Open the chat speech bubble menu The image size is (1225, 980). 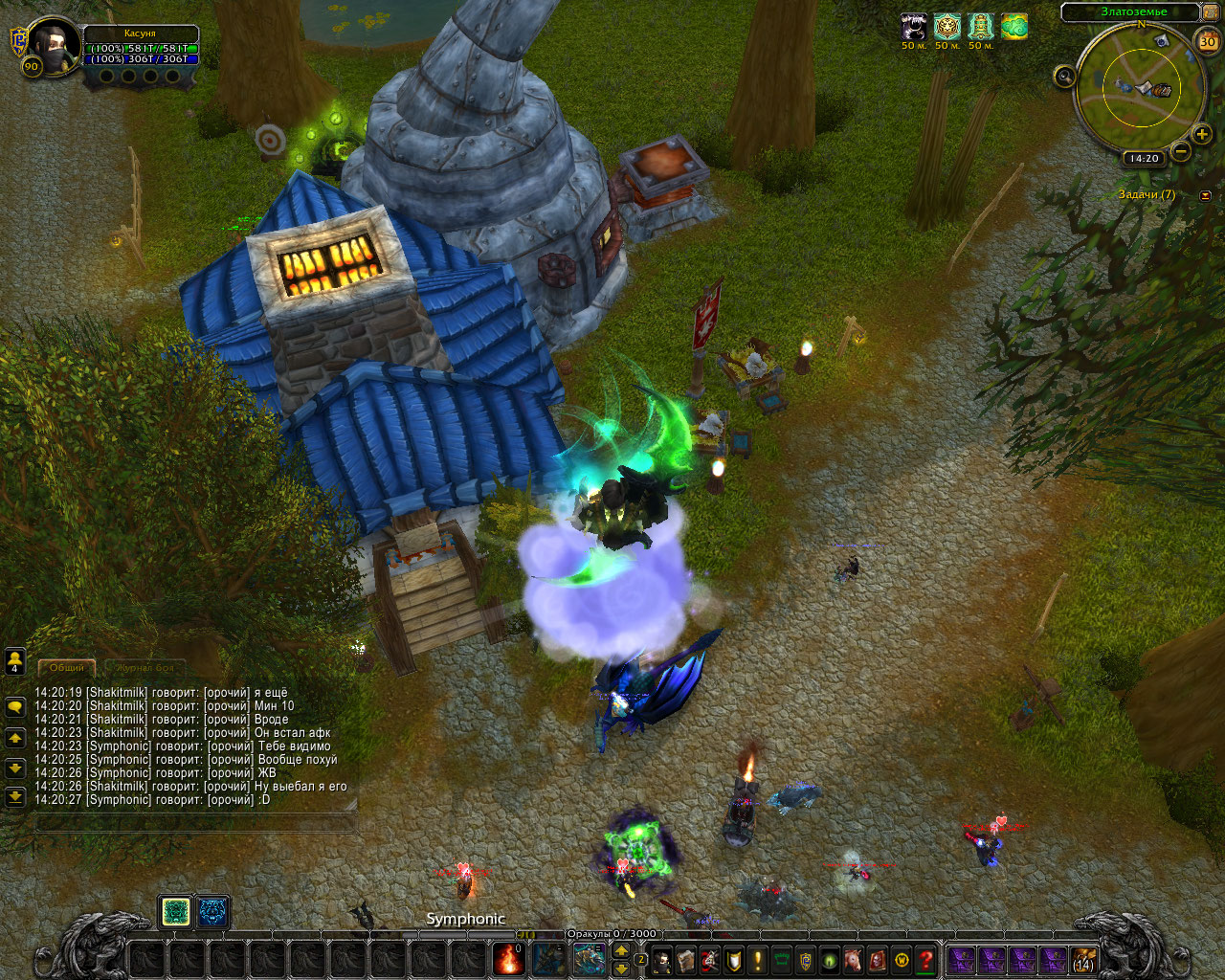pyautogui.click(x=15, y=707)
